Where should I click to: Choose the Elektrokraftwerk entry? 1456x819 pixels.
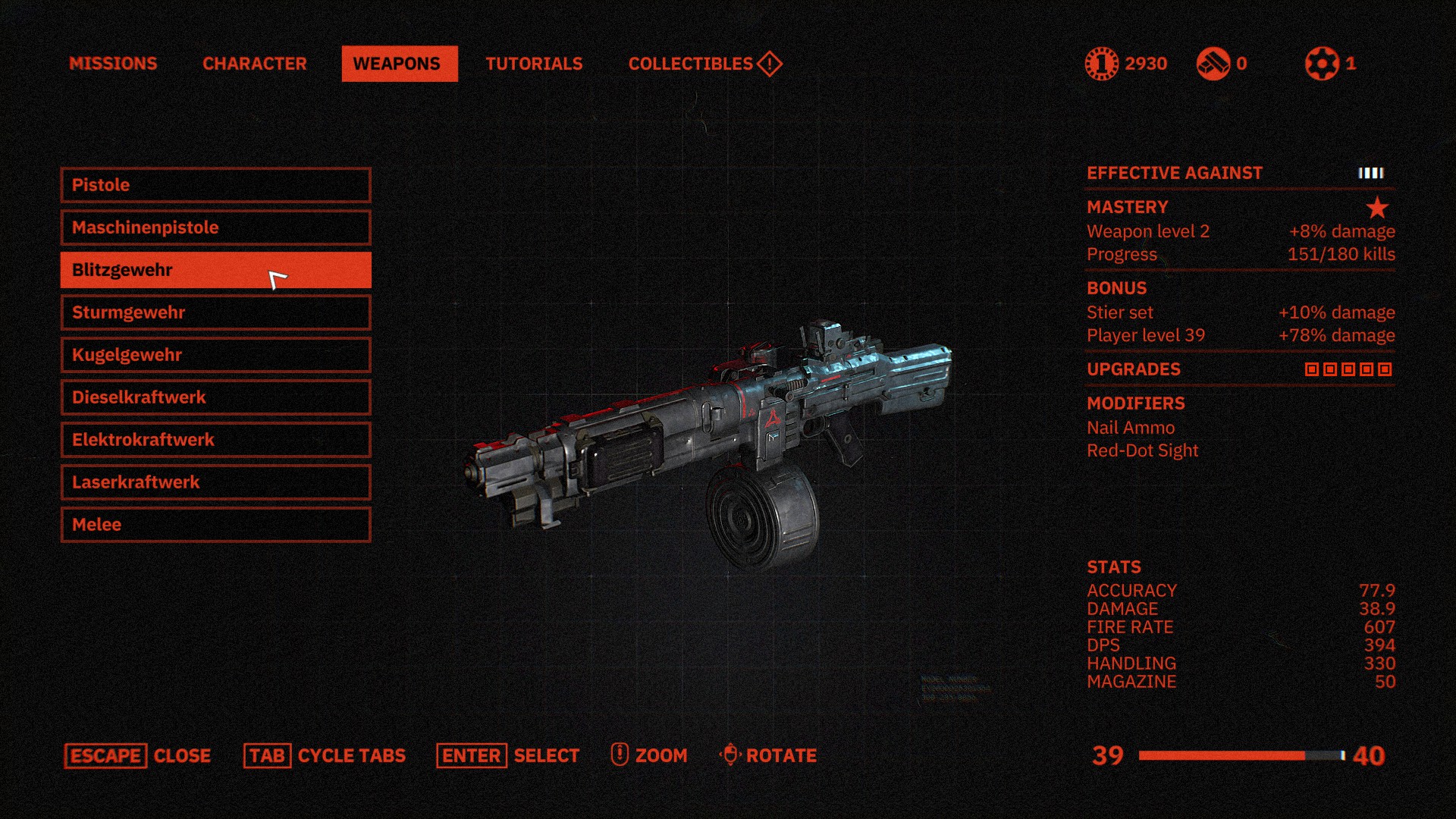[215, 440]
